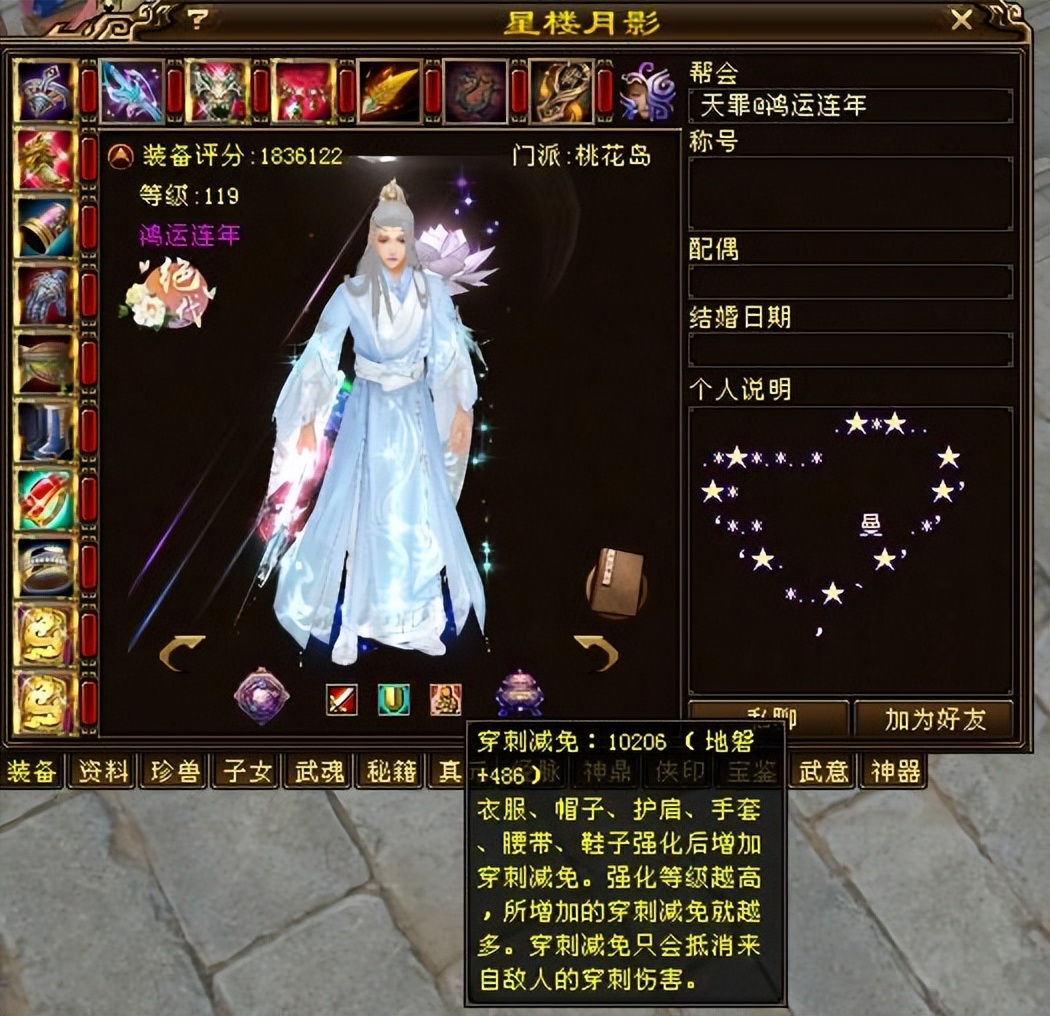Click the crossed sword icon below character
The image size is (1050, 1016).
tap(342, 698)
